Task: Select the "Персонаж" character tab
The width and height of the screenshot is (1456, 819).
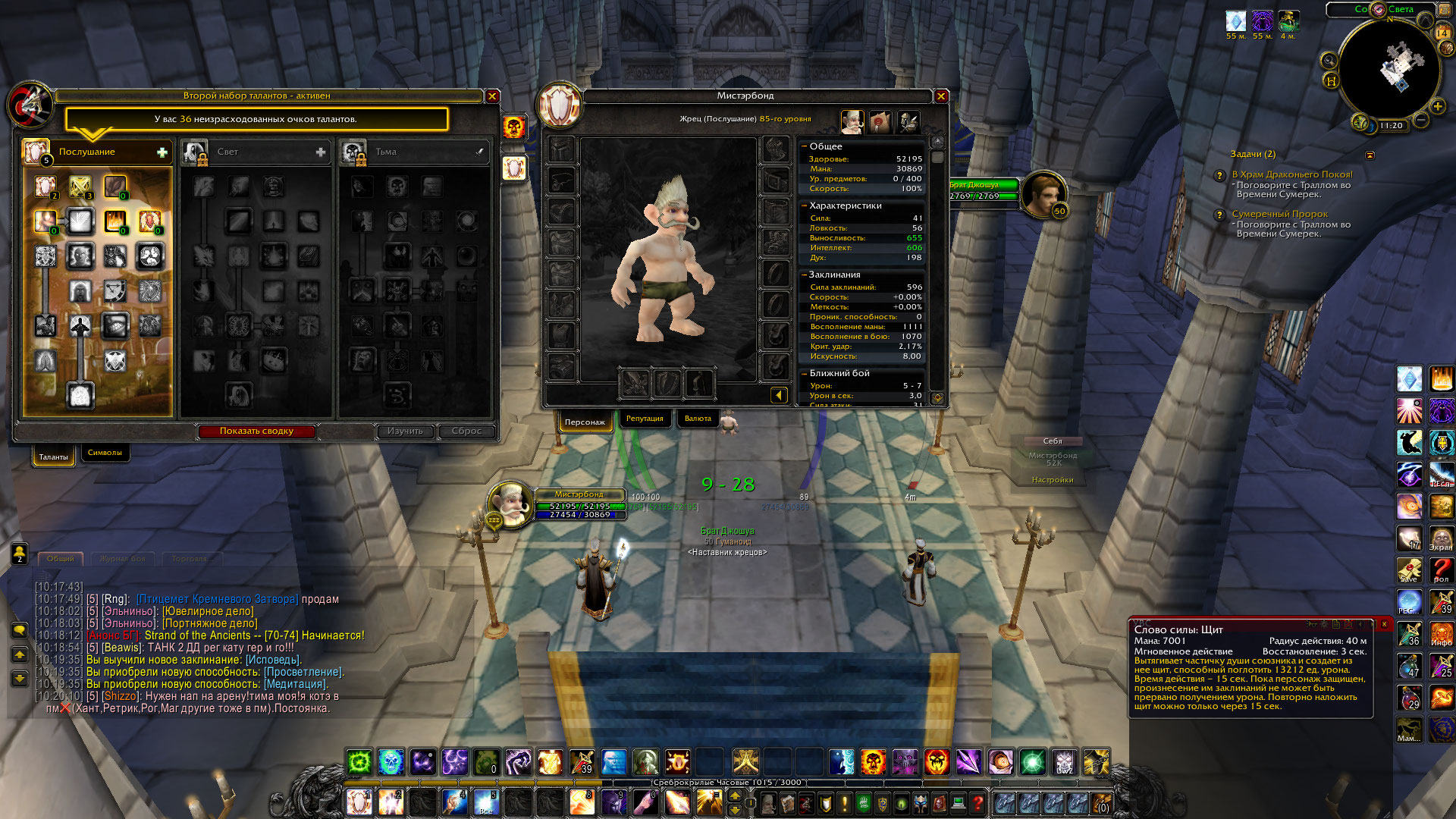Action: (585, 422)
